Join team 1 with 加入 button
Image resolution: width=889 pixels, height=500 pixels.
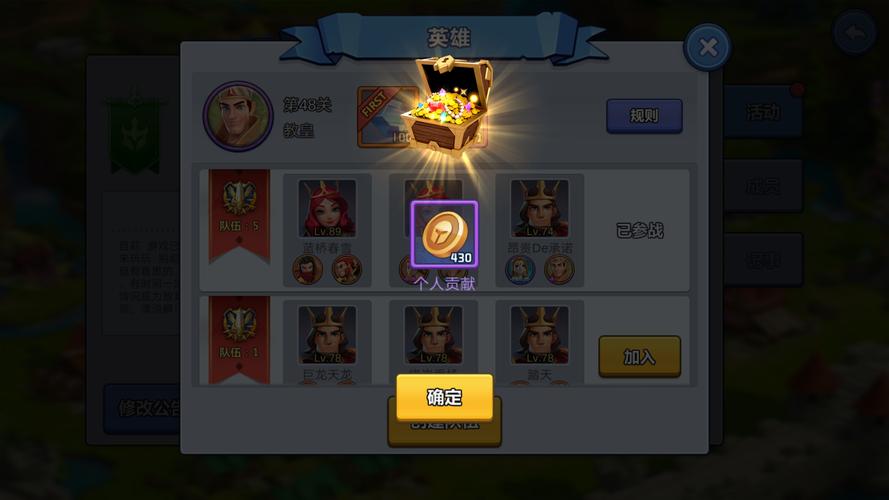pos(639,356)
